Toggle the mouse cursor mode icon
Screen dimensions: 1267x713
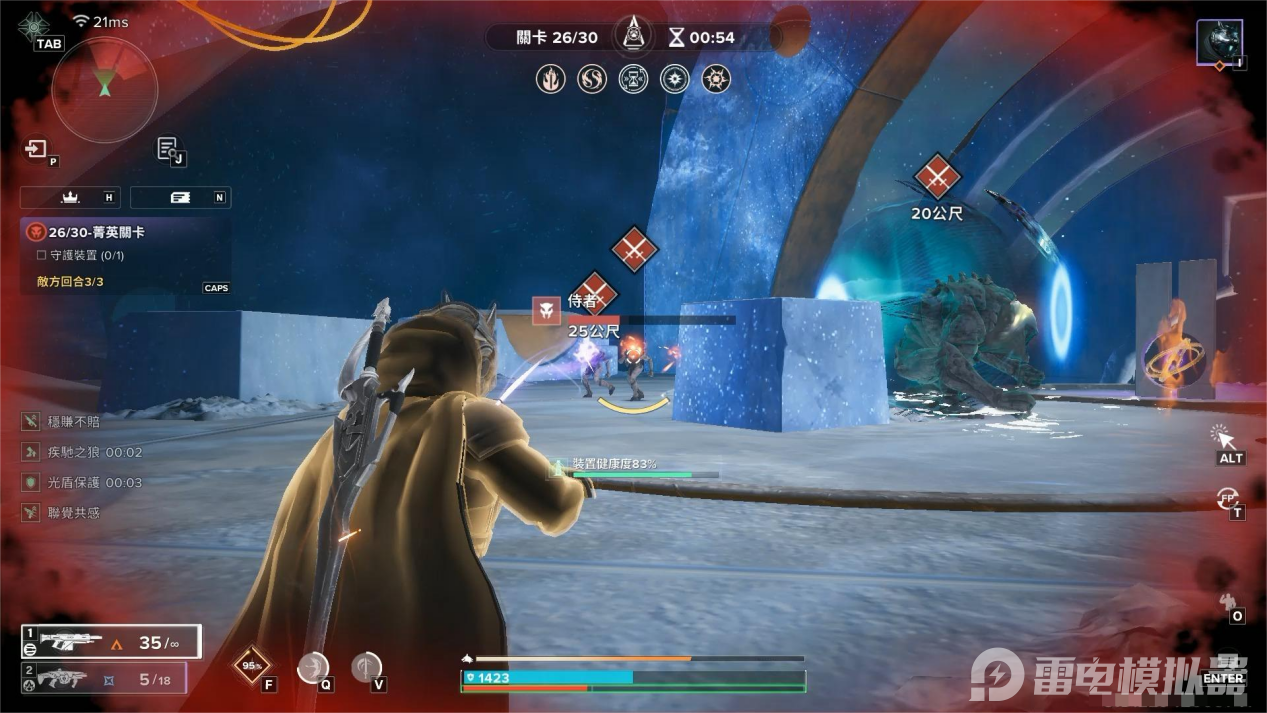click(x=1224, y=438)
